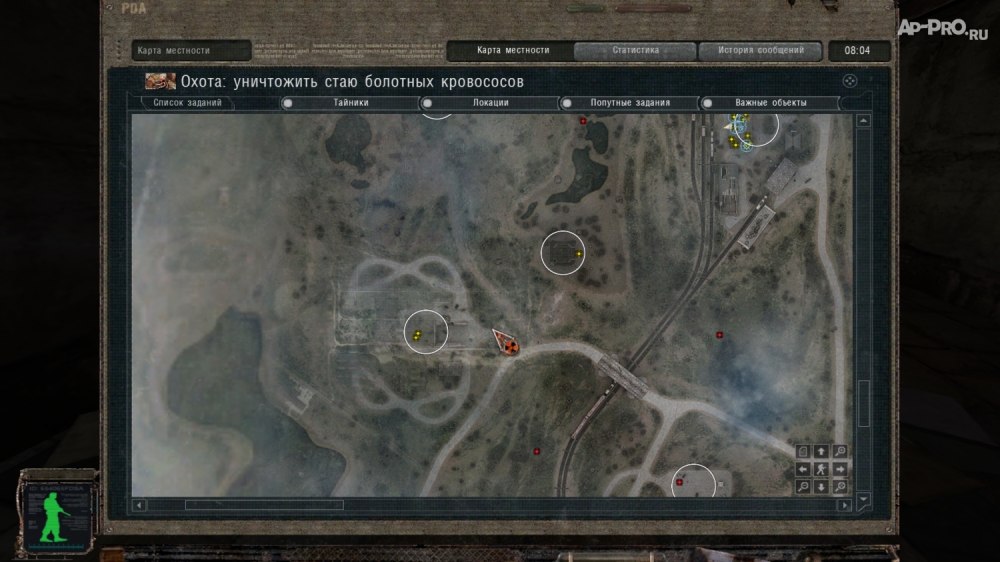Select the Карта местности tab
Screen dimensions: 1000x562
tap(512, 50)
